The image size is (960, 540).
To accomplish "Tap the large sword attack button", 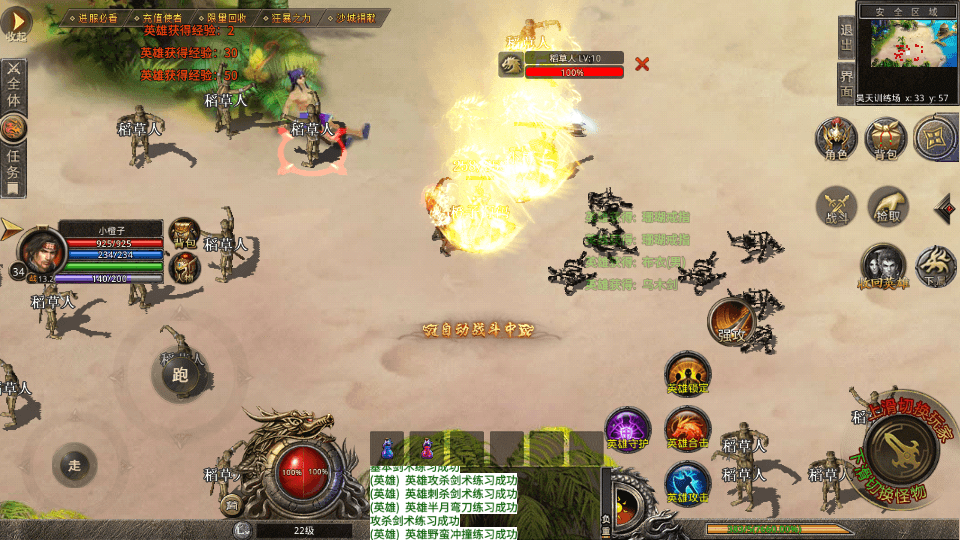I will (x=901, y=450).
